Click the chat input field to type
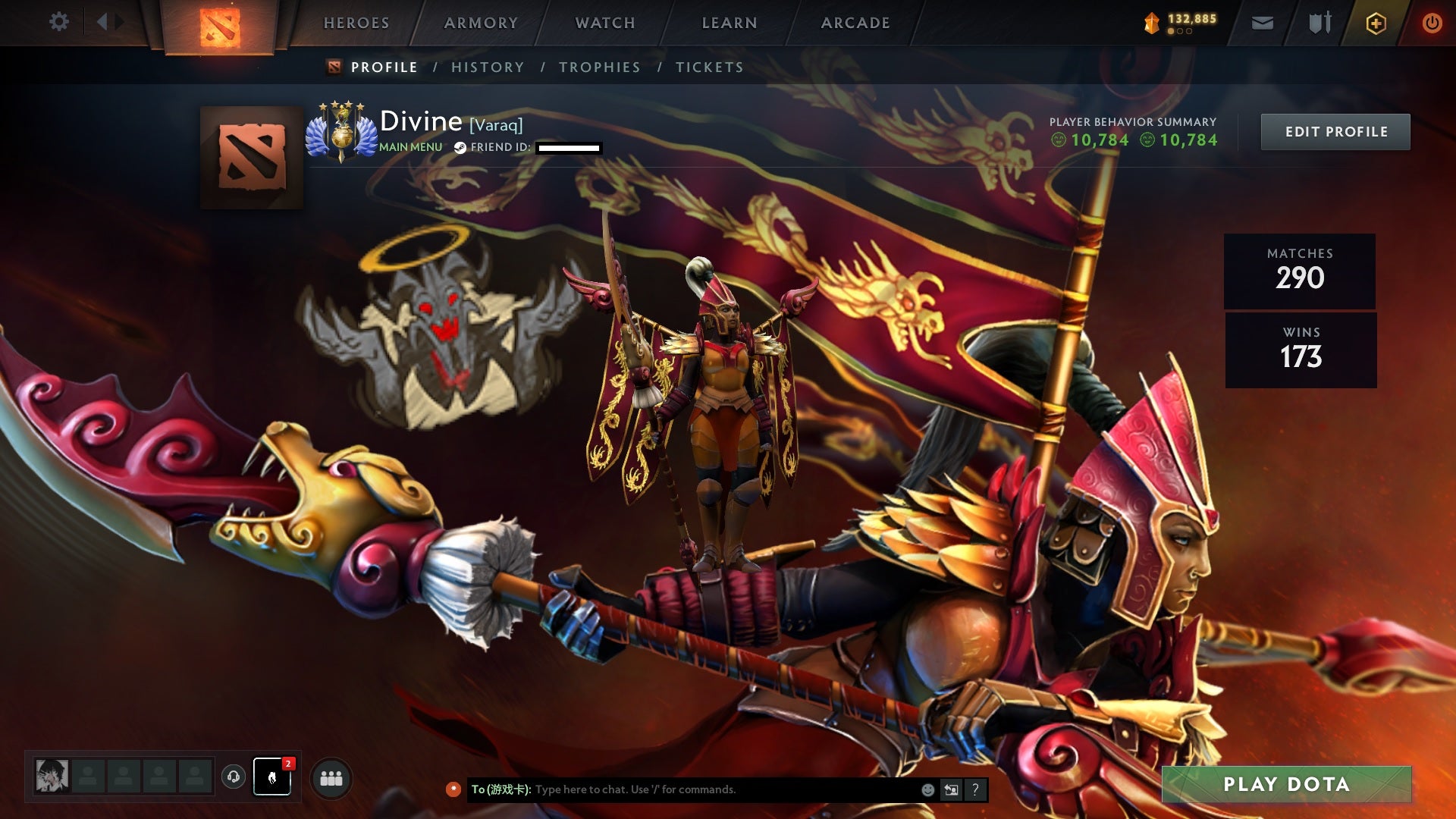Viewport: 1456px width, 819px height. click(x=682, y=789)
